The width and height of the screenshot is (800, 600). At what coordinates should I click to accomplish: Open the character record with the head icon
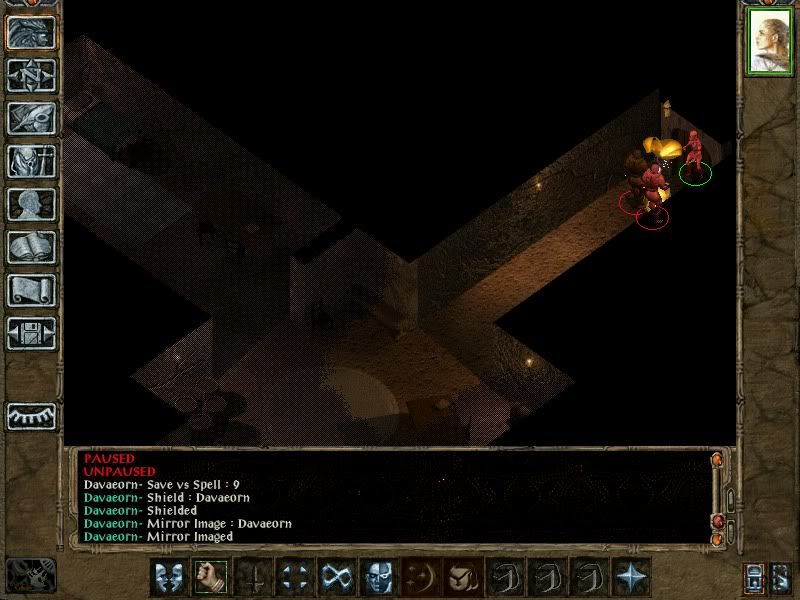click(31, 204)
